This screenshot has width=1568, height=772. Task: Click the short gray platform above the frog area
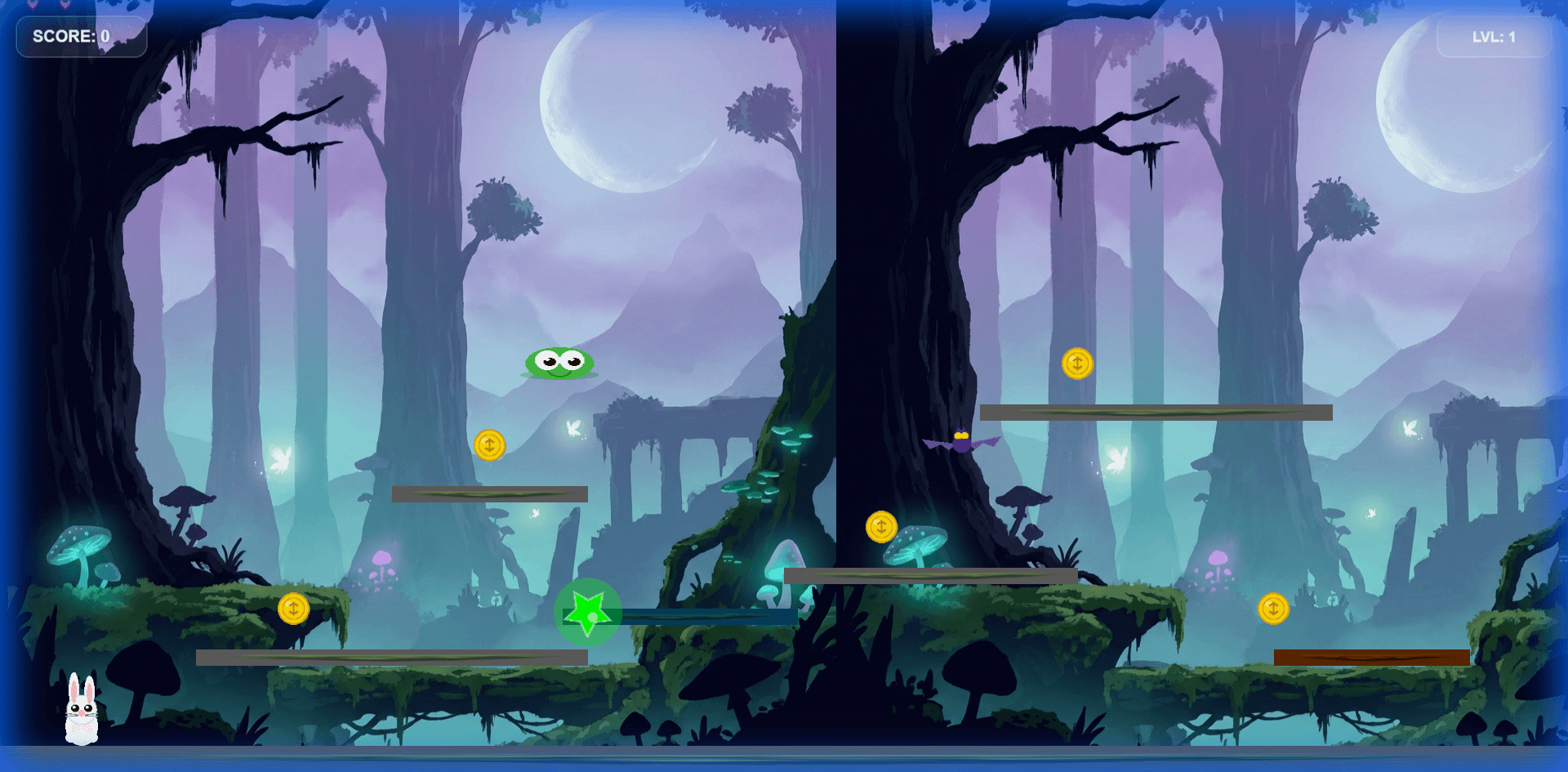pyautogui.click(x=490, y=493)
